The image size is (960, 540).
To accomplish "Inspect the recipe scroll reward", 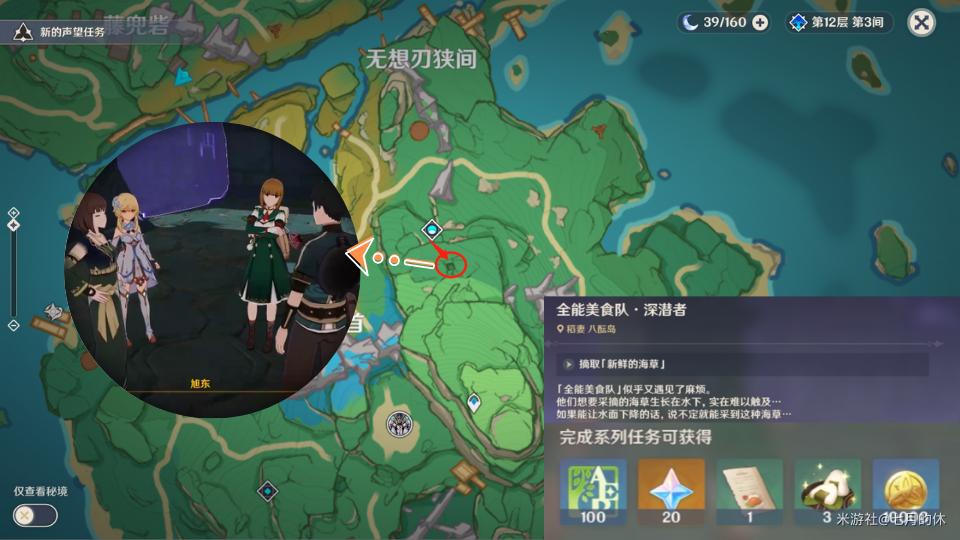I will point(749,491).
